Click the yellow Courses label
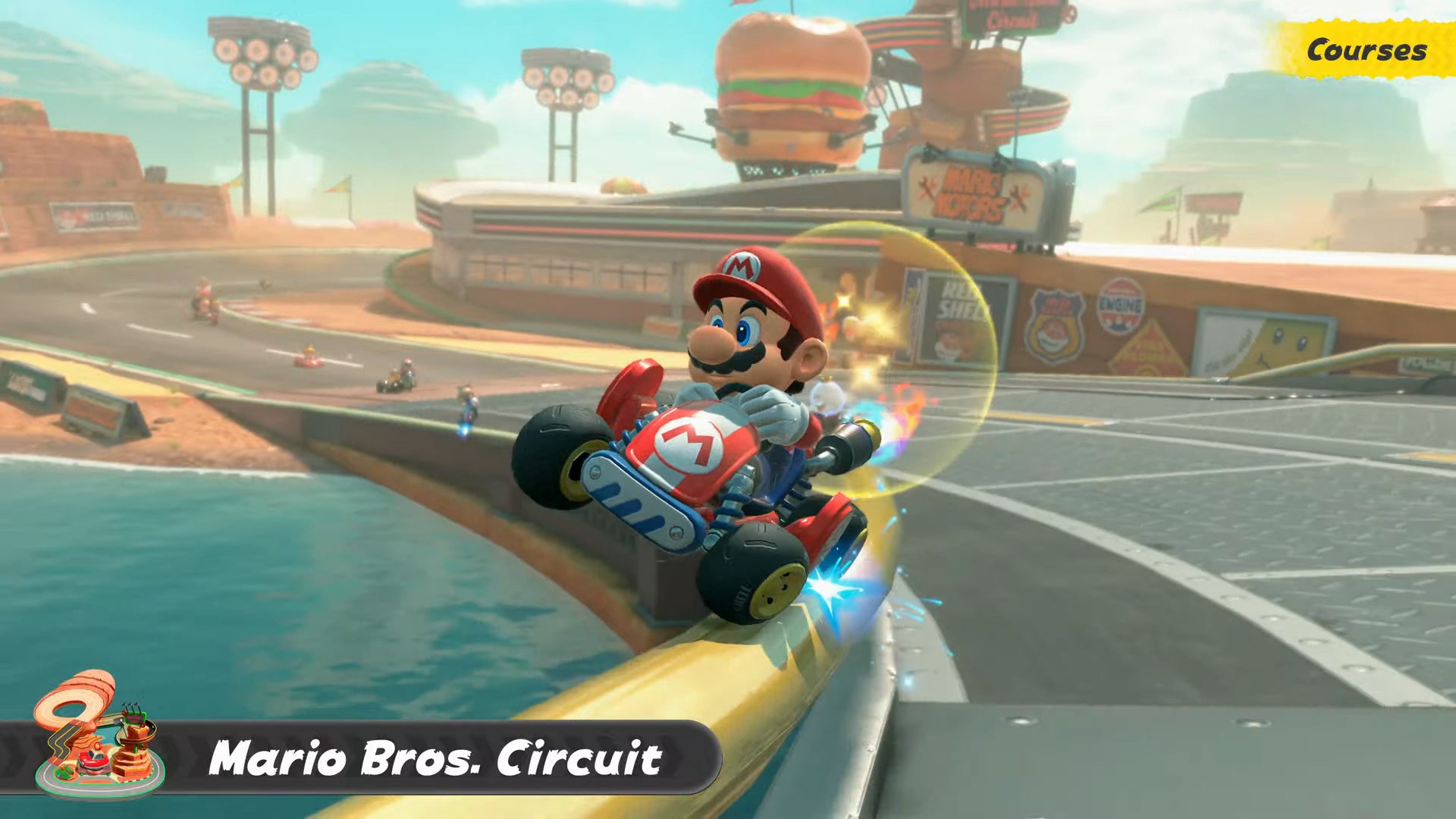The image size is (1456, 819). coord(1366,50)
